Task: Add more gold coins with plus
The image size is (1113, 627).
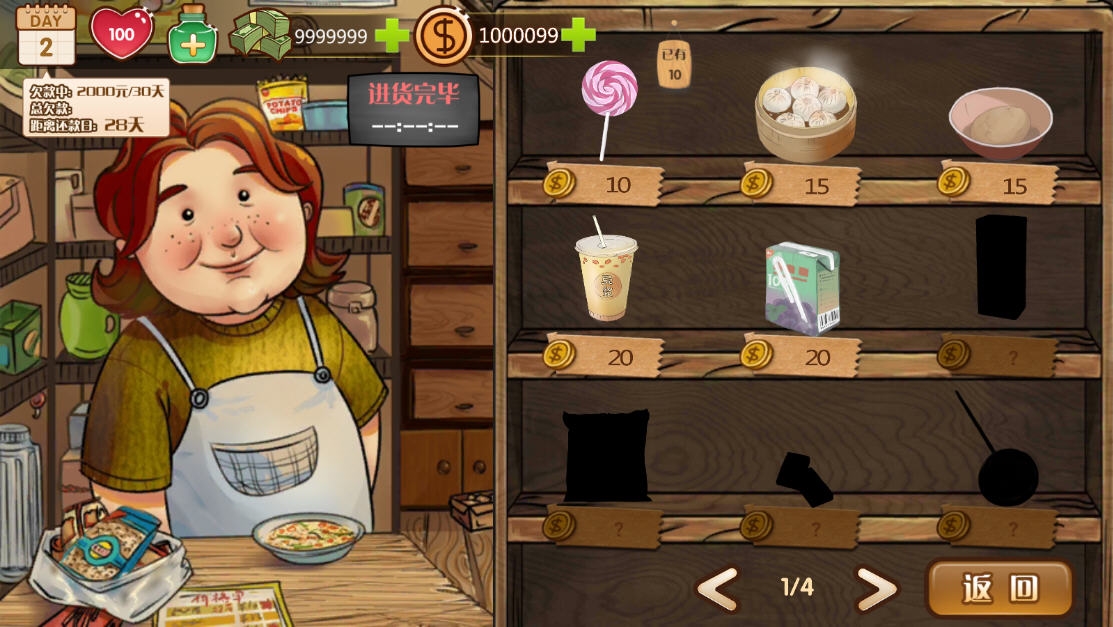Action: click(578, 35)
